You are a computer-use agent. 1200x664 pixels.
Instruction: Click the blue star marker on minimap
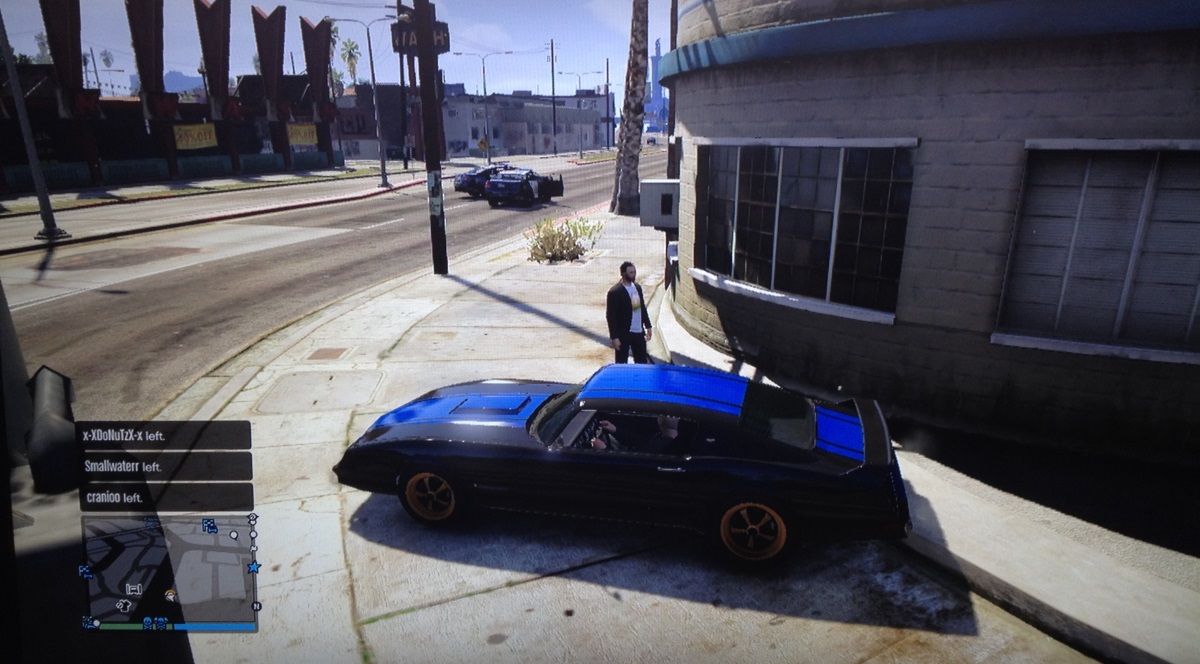pos(253,567)
